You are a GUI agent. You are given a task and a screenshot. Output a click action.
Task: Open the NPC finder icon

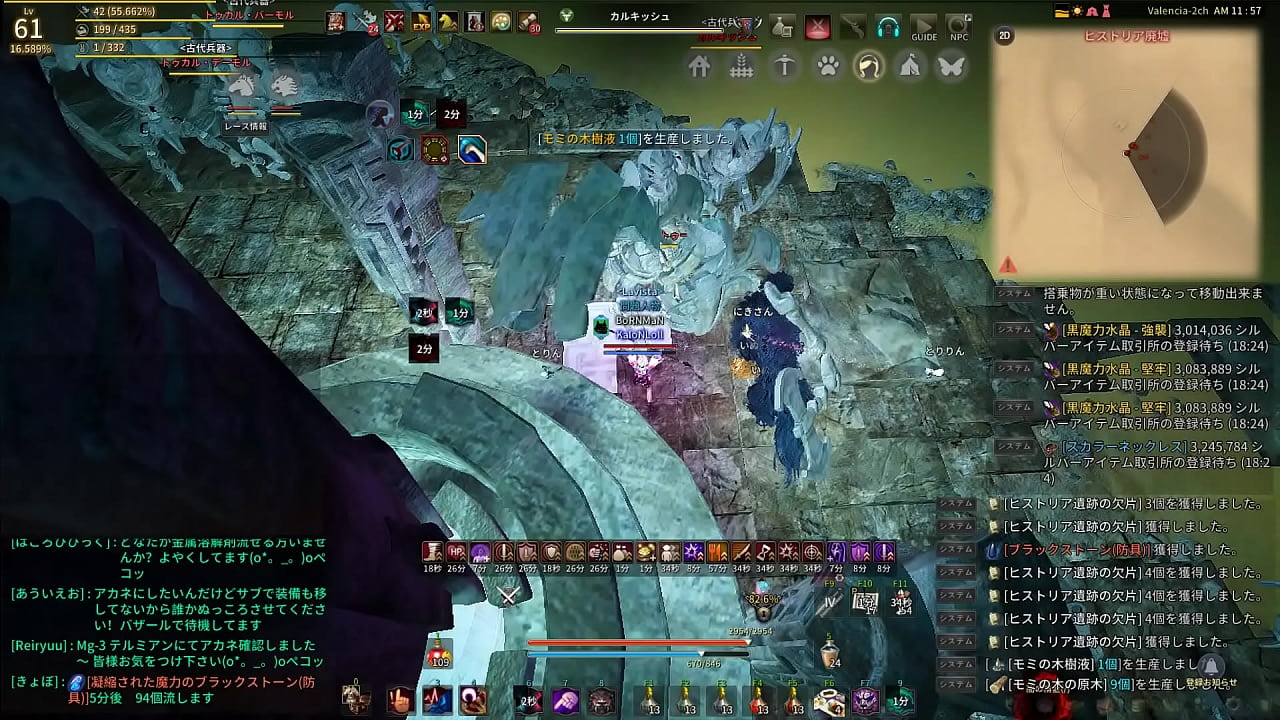pyautogui.click(x=956, y=28)
